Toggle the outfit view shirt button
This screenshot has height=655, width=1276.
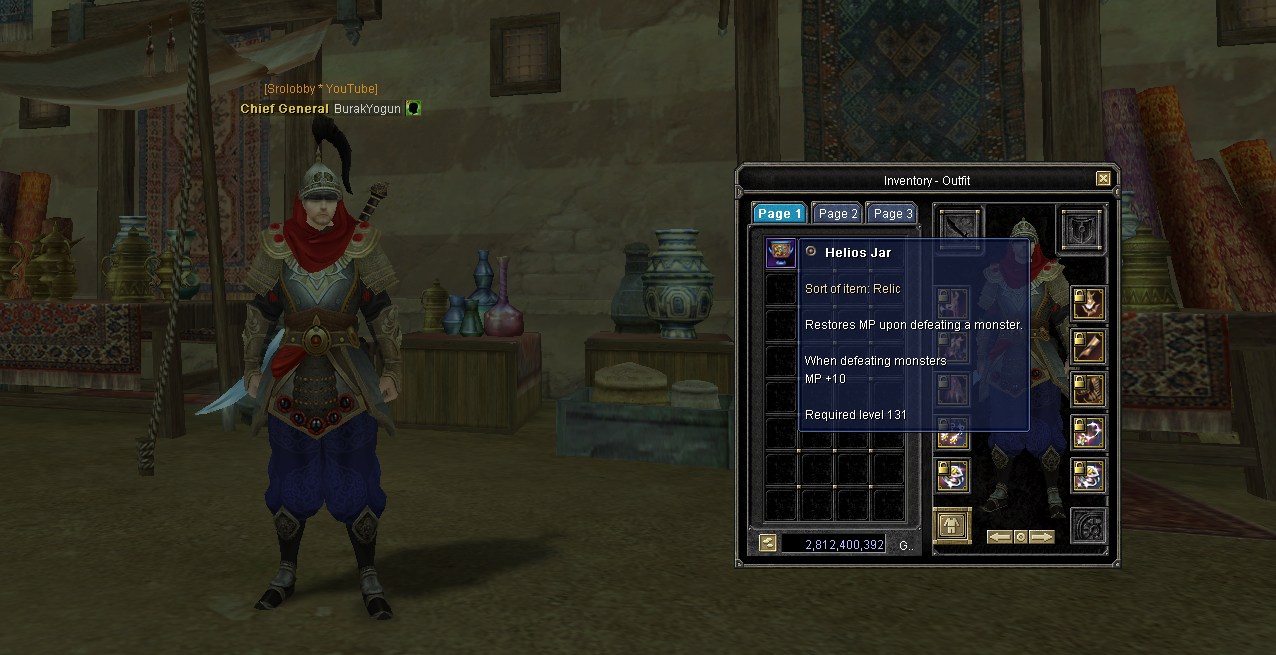[x=952, y=526]
